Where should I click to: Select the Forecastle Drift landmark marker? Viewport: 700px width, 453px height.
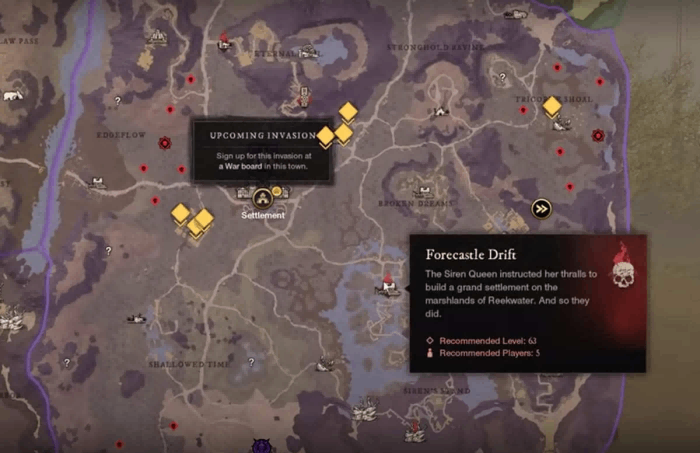click(387, 285)
